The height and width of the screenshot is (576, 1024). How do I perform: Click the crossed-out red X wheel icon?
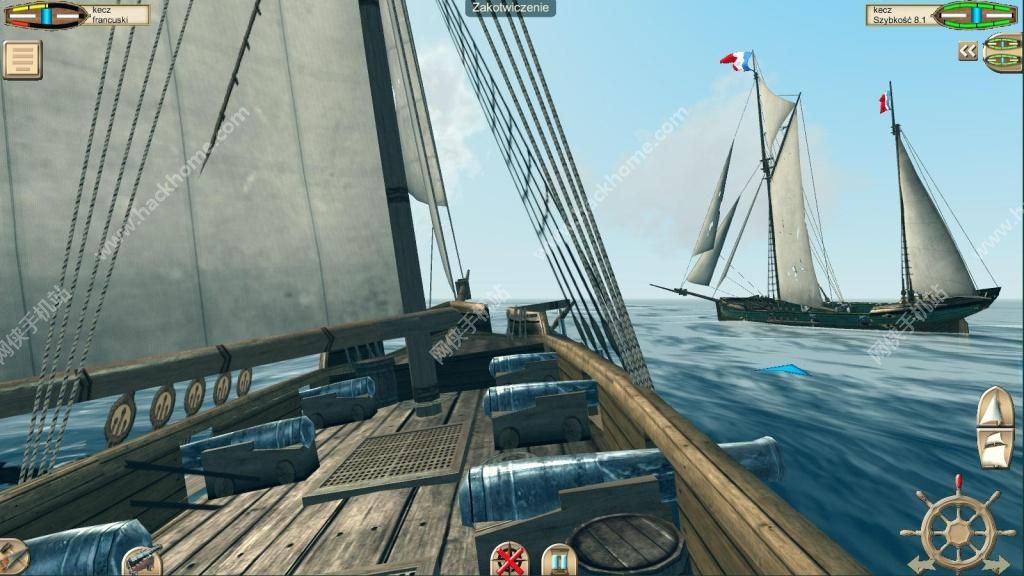pos(511,560)
